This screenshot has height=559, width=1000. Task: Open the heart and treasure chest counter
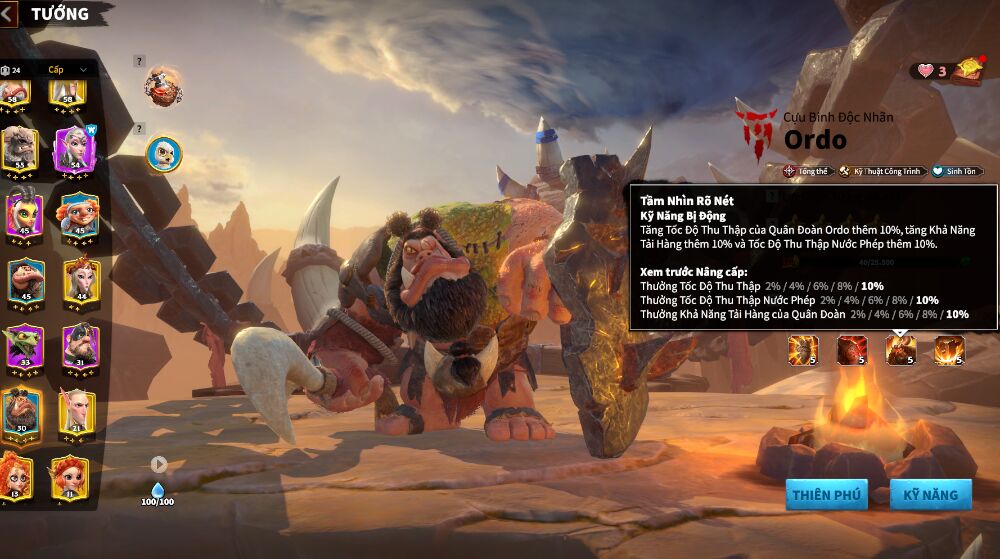click(947, 70)
